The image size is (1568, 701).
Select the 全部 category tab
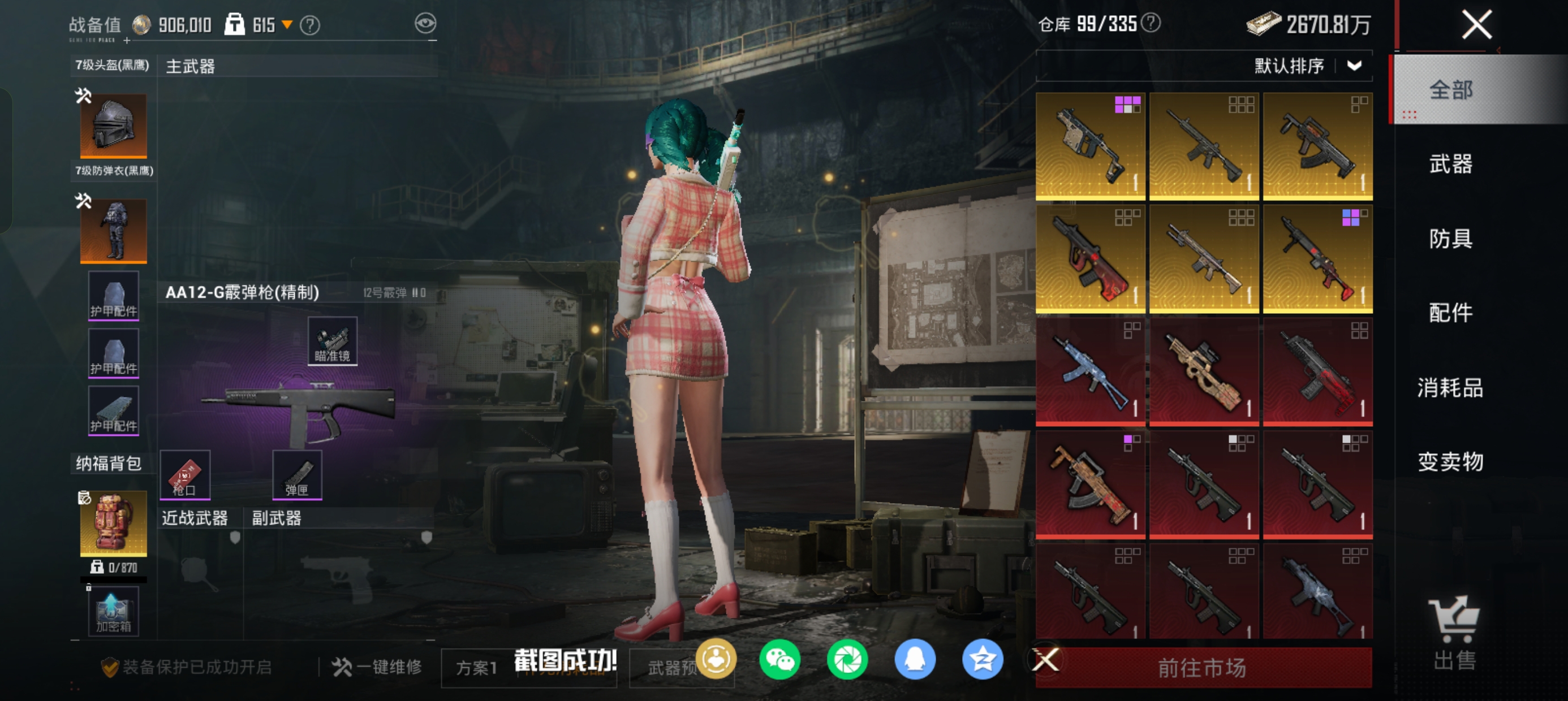(1450, 90)
